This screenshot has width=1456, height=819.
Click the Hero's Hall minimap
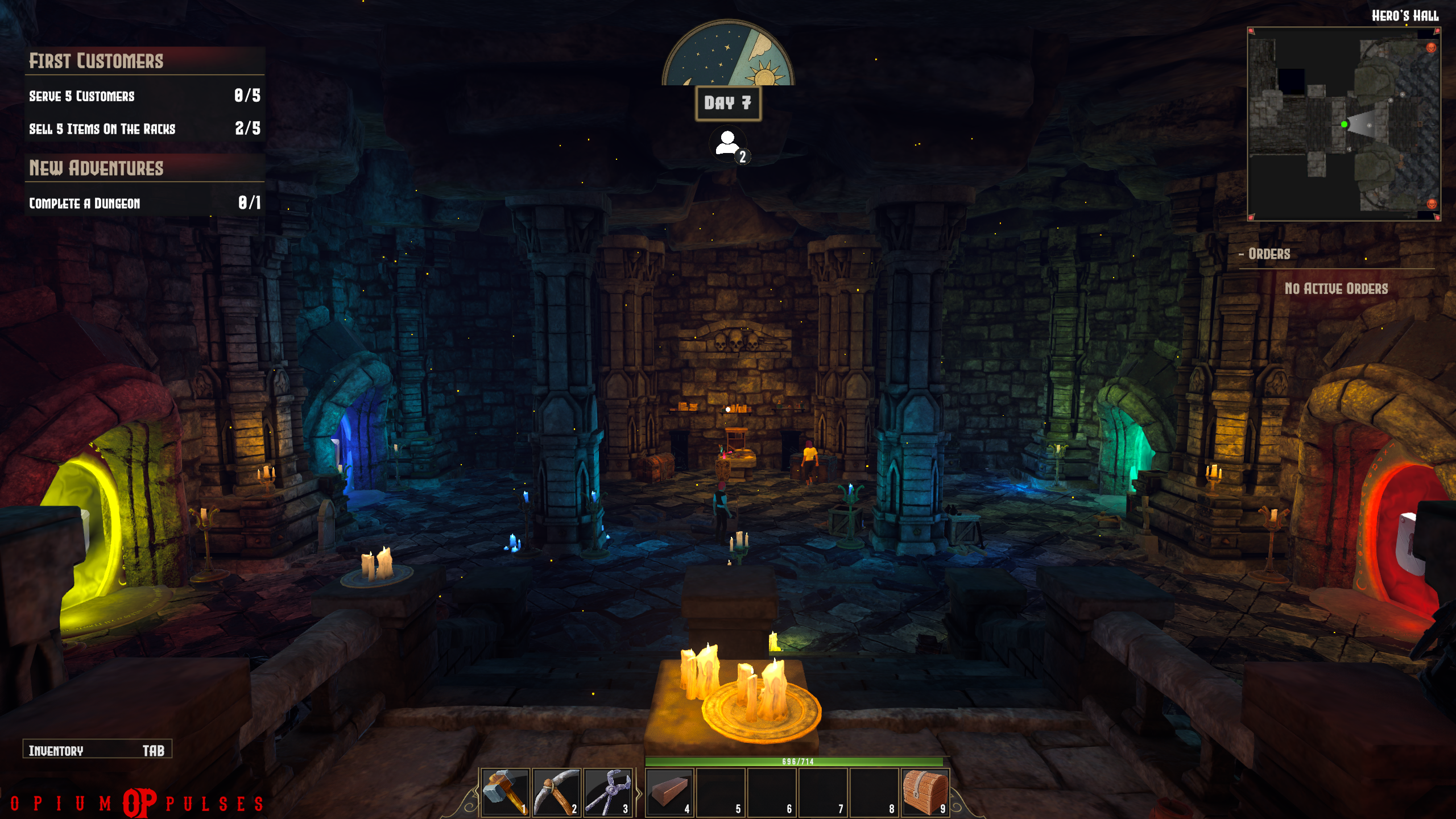1343,124
